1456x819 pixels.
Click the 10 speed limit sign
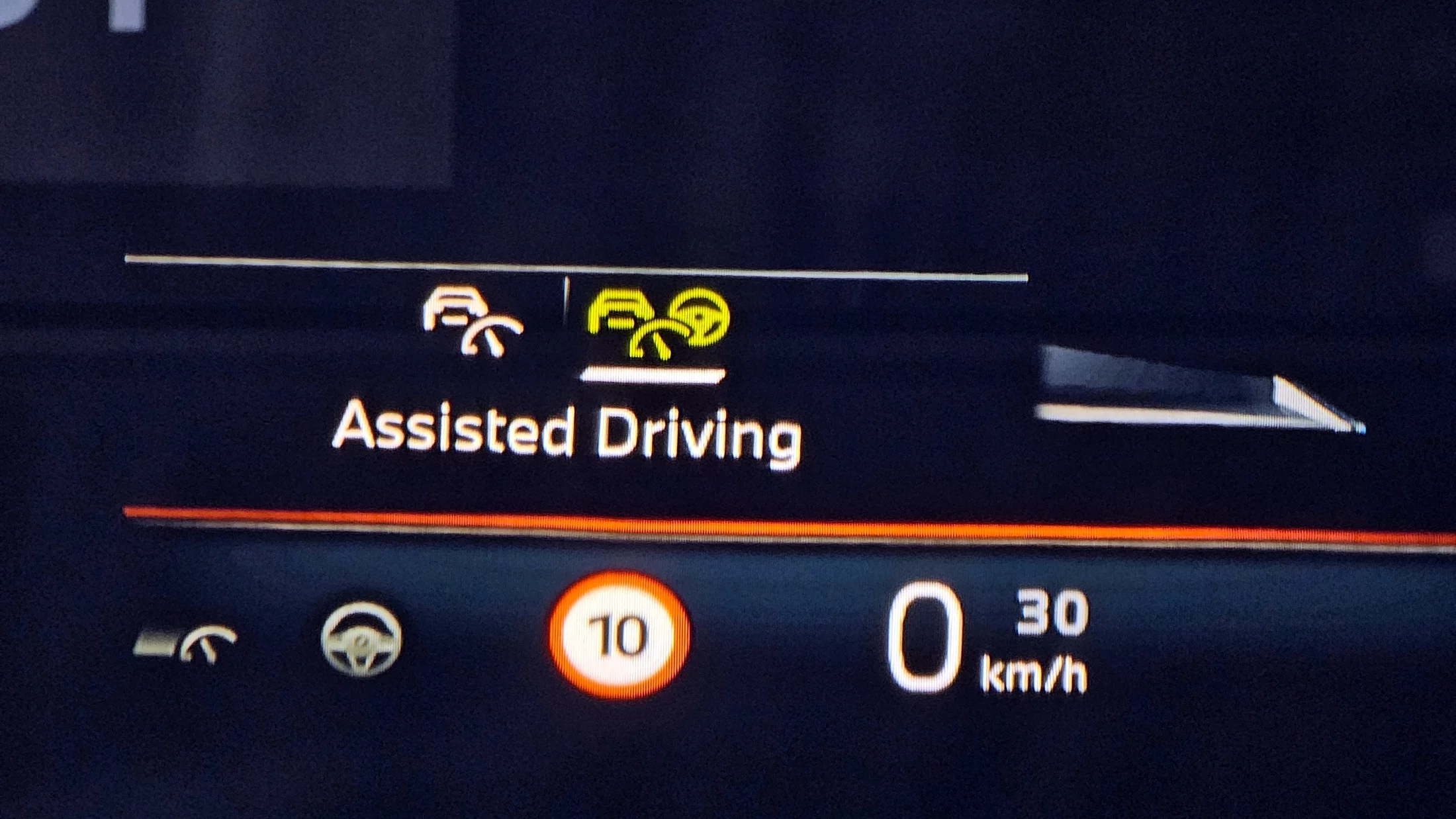[x=619, y=636]
